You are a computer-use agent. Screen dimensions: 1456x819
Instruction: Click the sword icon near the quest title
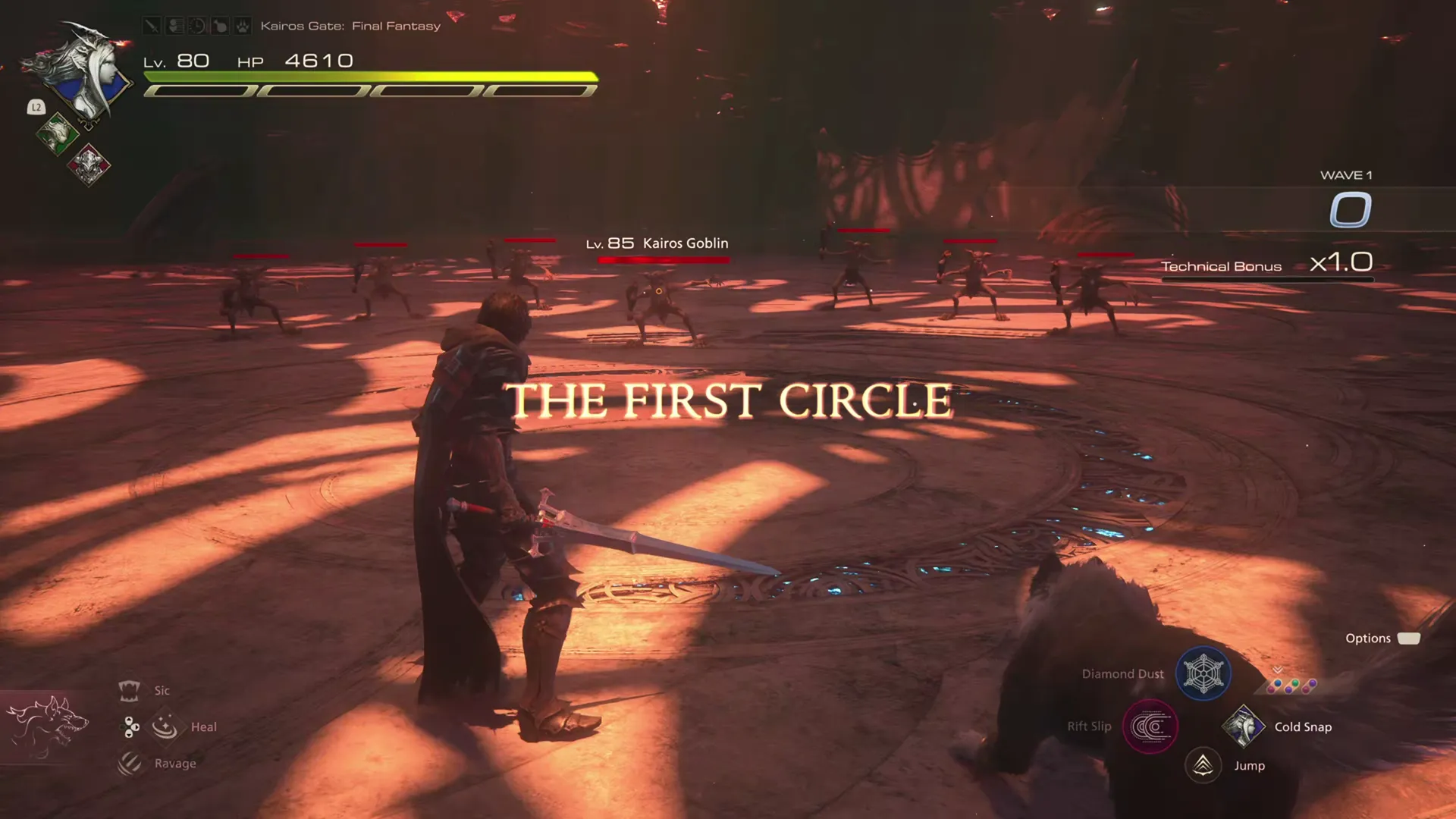151,25
